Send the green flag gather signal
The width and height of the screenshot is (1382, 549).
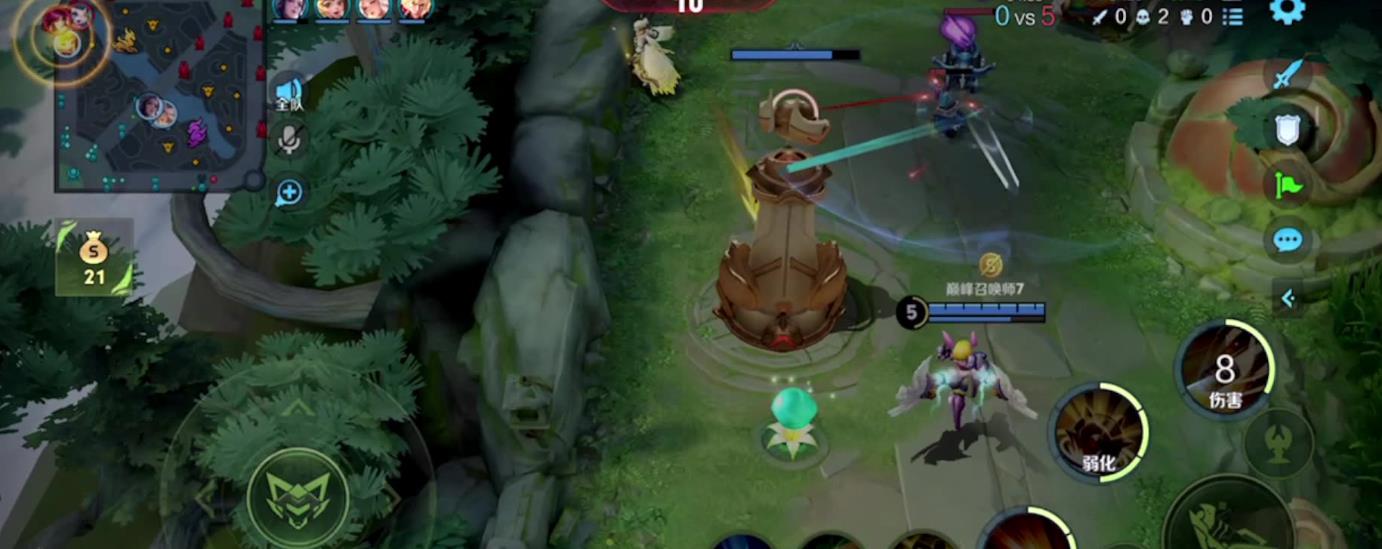pyautogui.click(x=1286, y=184)
